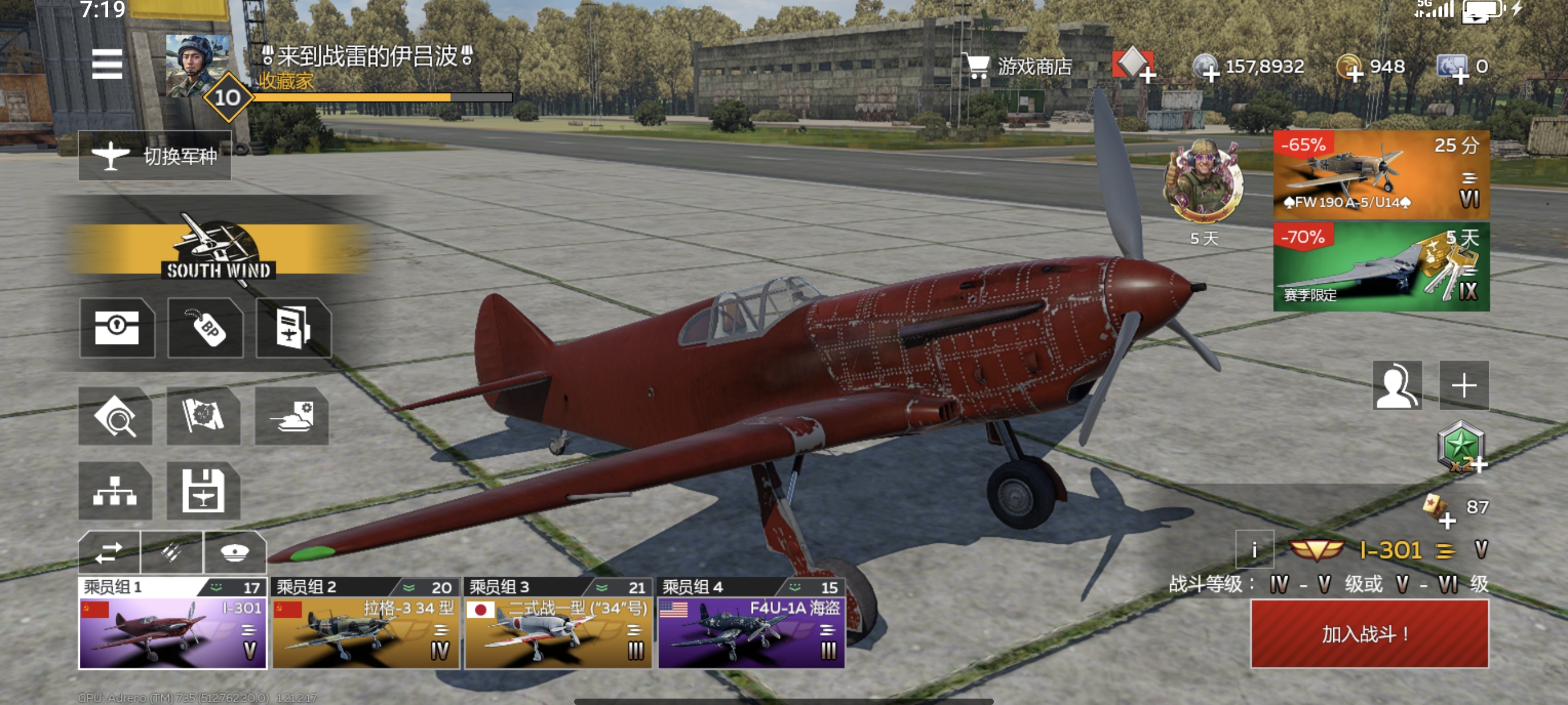Screen dimensions: 1568x705
Task: Open the friends silhouette icon
Action: click(1397, 385)
